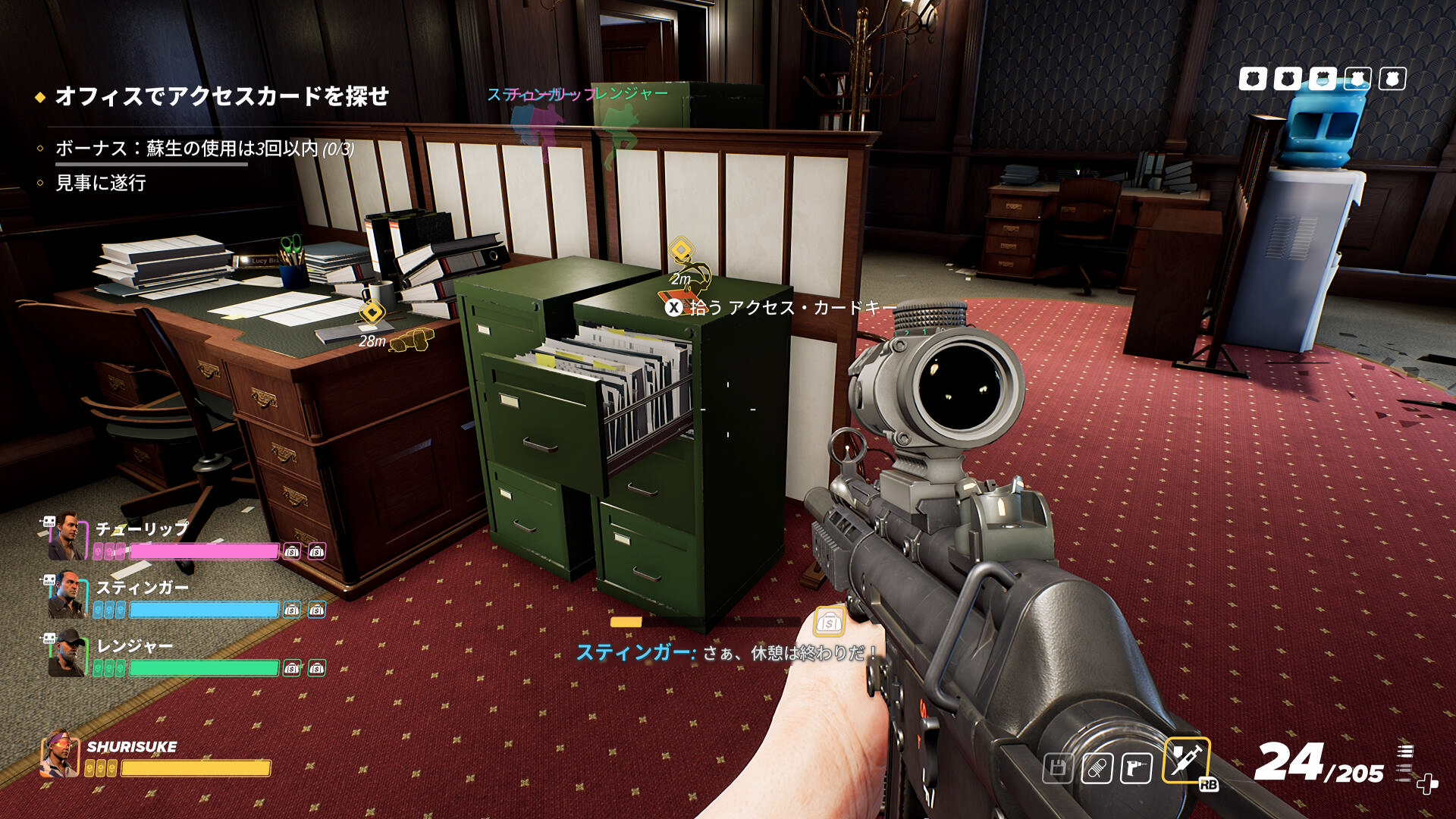Image resolution: width=1456 pixels, height=819 pixels.
Task: Select teammate チューリップ's portrait
Action: 67,537
